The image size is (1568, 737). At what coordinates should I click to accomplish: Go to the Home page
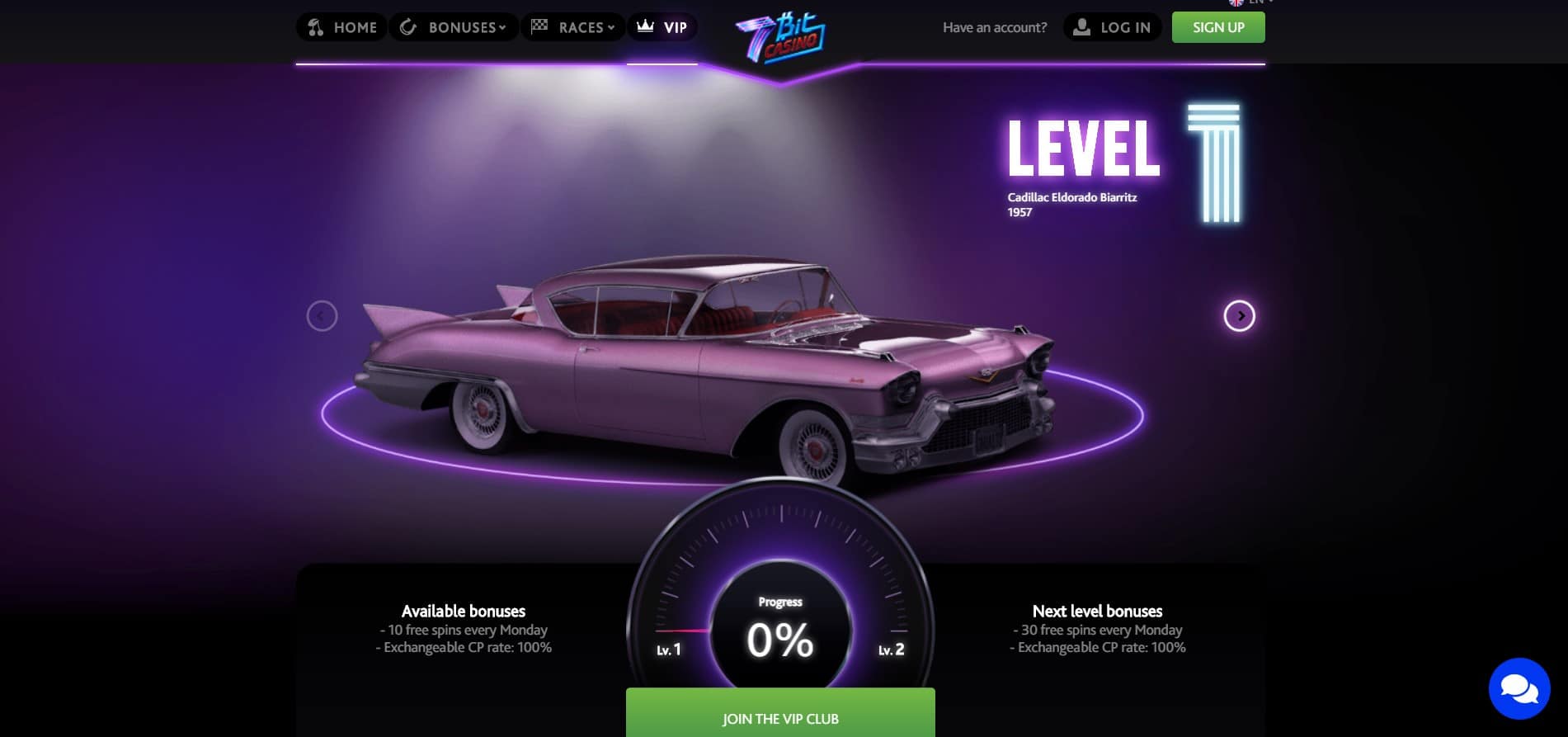coord(341,27)
